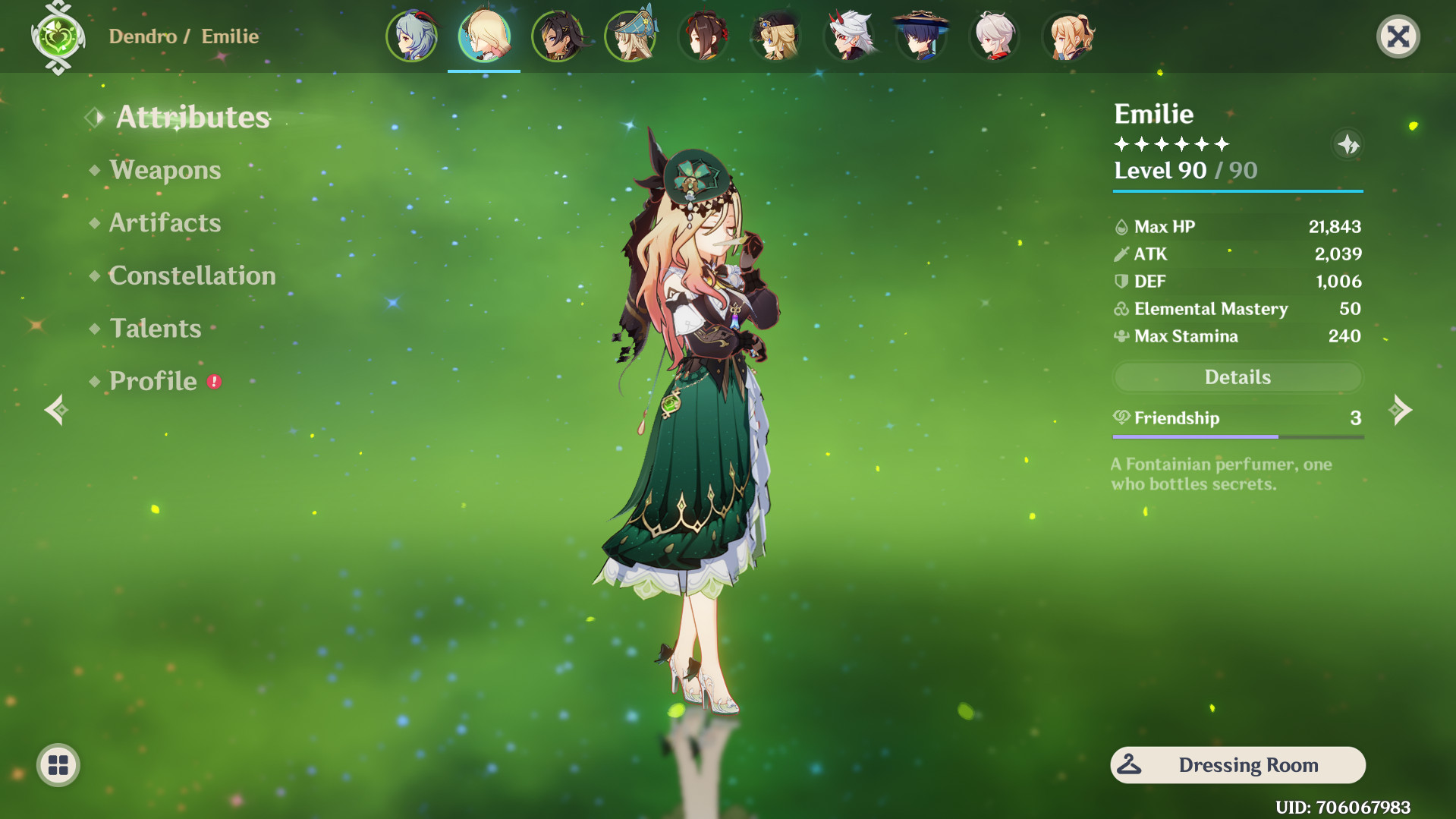Open the Dressing Room
Screen dimensions: 1456x819
pos(1237,765)
